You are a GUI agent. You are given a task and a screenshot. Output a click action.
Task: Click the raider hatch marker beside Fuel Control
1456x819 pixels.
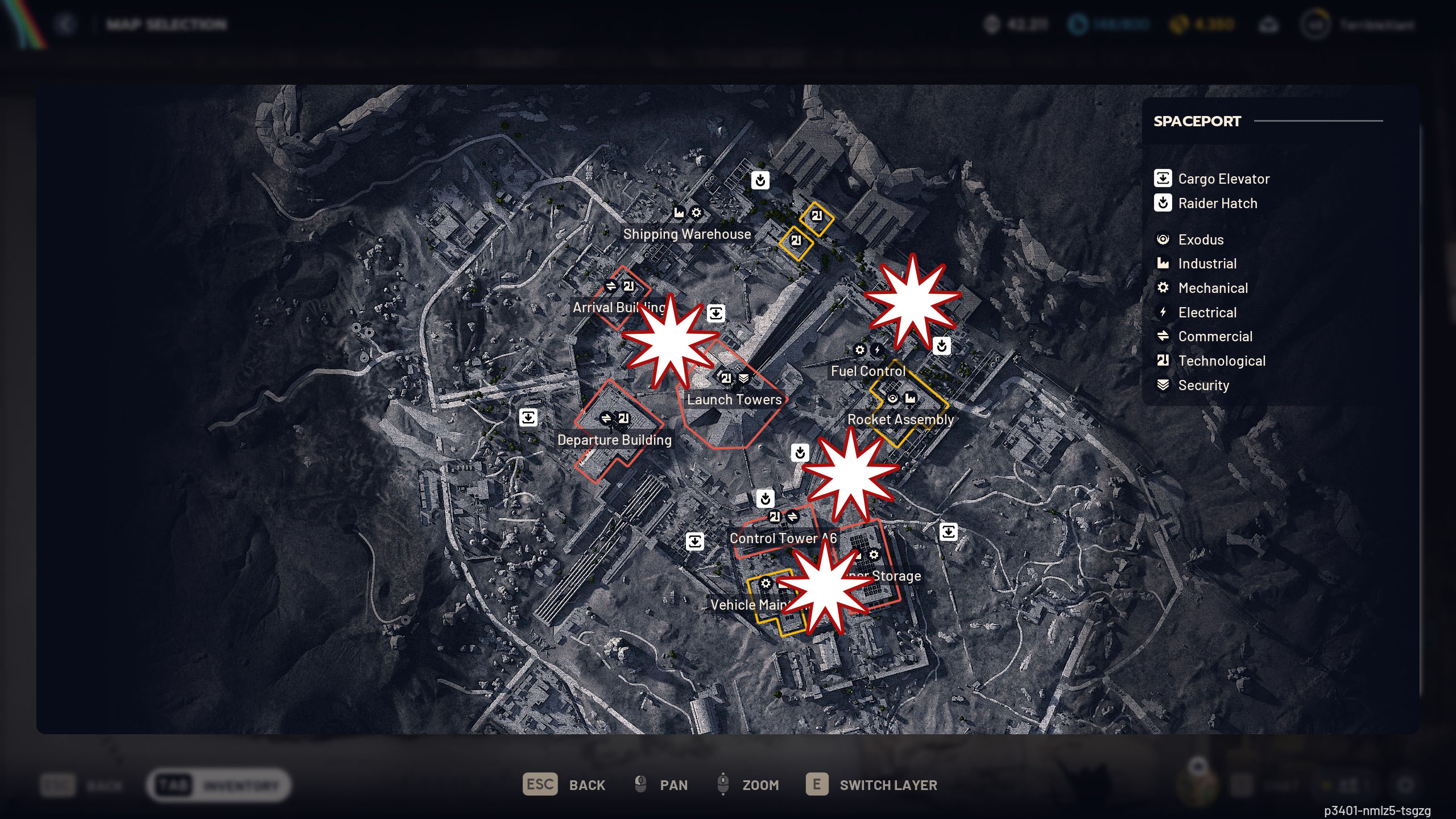[941, 345]
